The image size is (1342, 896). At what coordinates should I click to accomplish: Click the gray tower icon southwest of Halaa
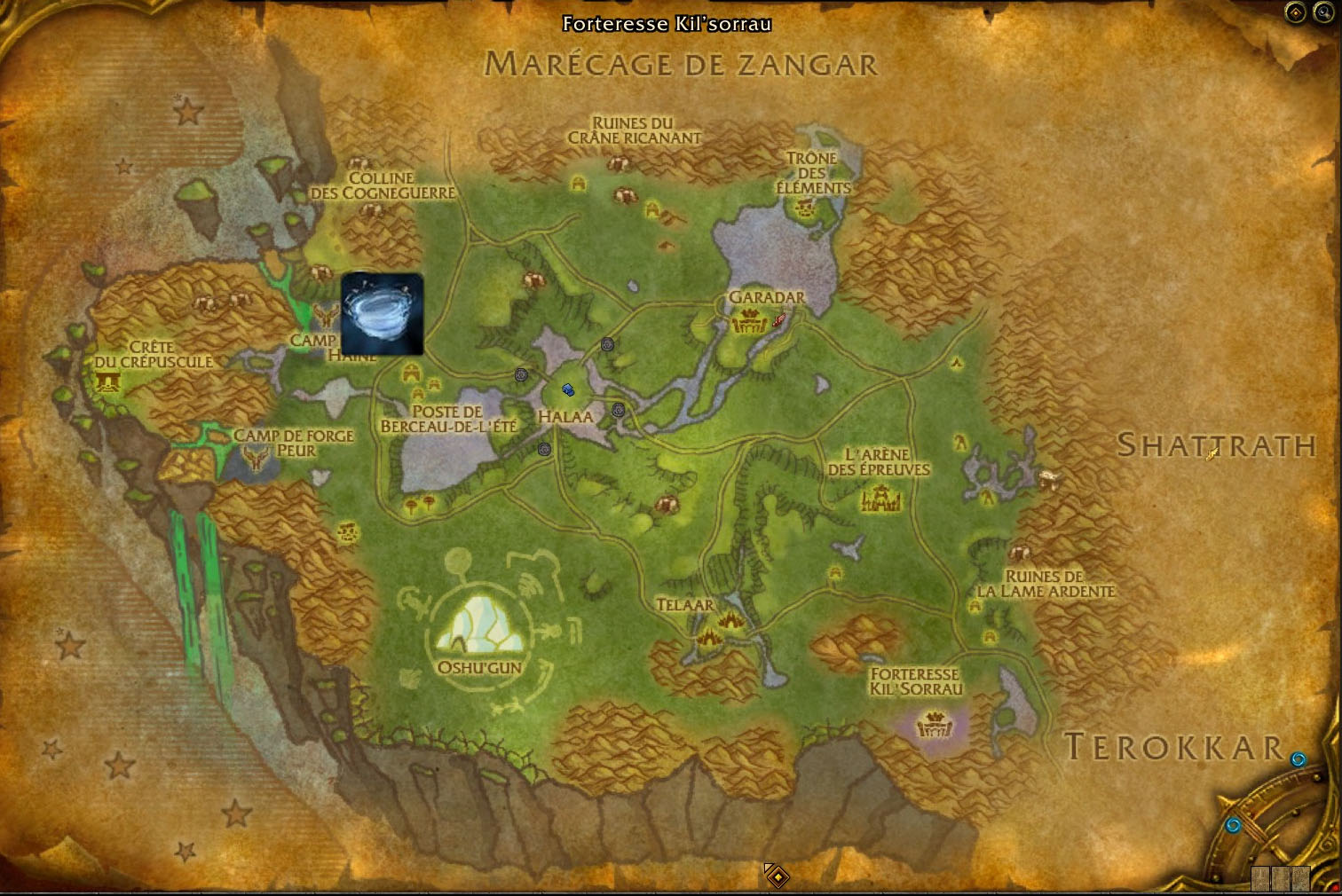[544, 450]
